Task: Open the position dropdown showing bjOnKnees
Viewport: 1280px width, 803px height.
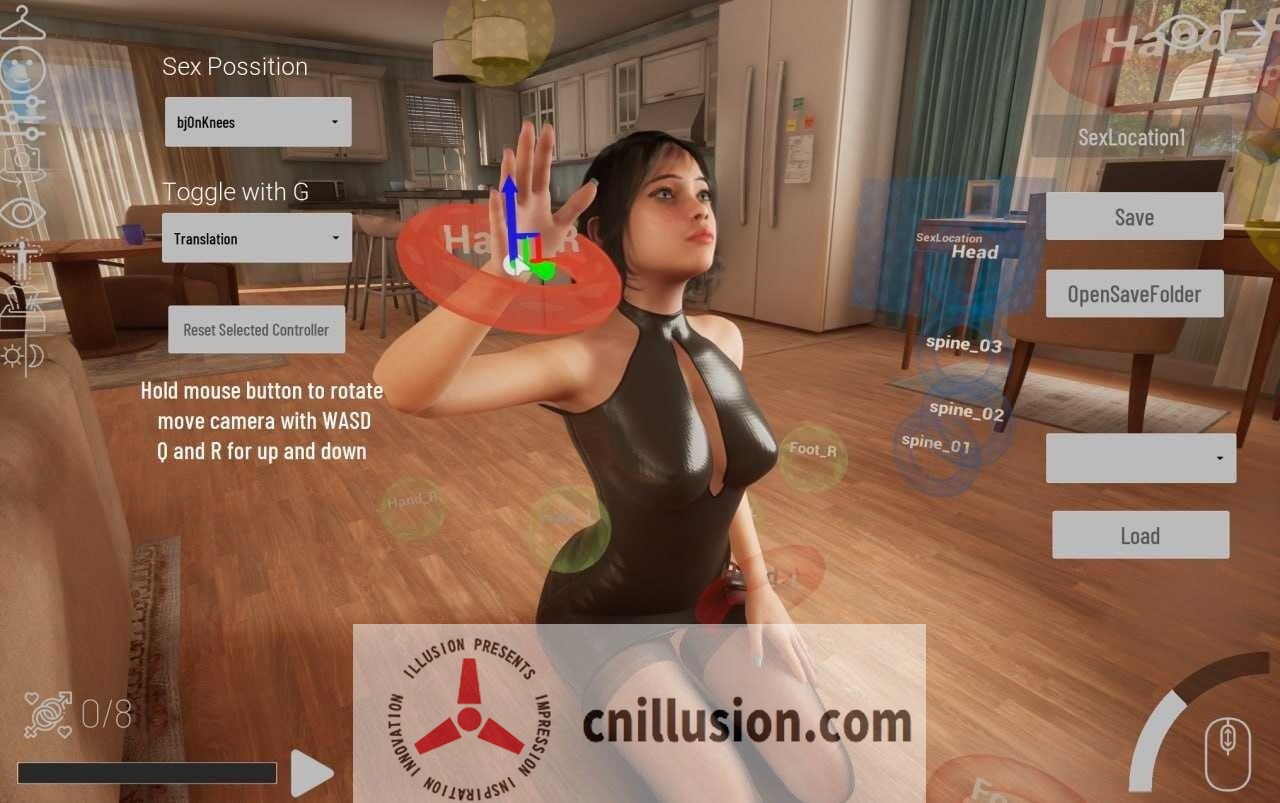Action: coord(257,122)
